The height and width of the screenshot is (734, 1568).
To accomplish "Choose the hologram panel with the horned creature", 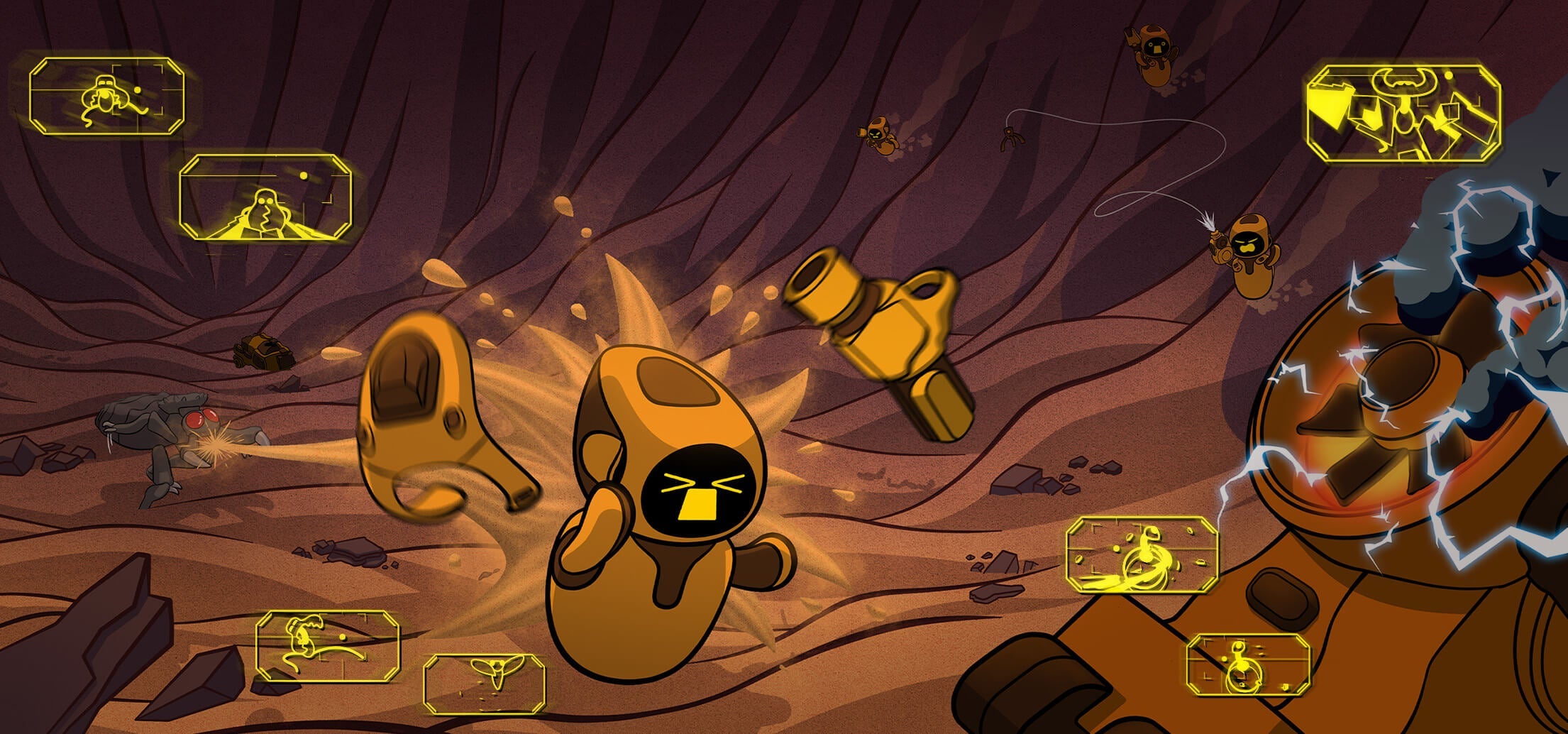I will click(x=1403, y=114).
